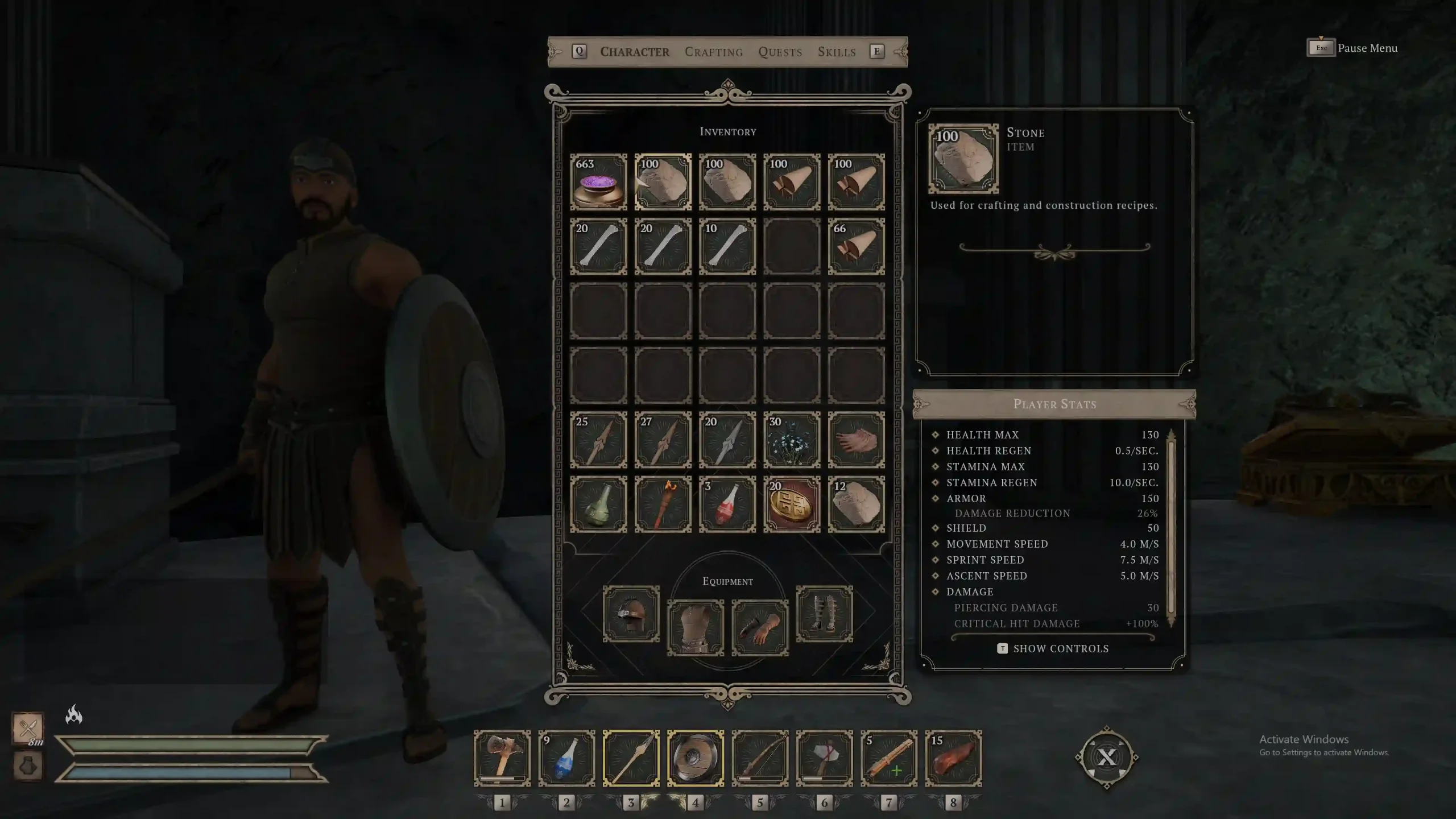The image size is (1456, 819).
Task: Choose the blue potion in the hotbar
Action: [566, 758]
